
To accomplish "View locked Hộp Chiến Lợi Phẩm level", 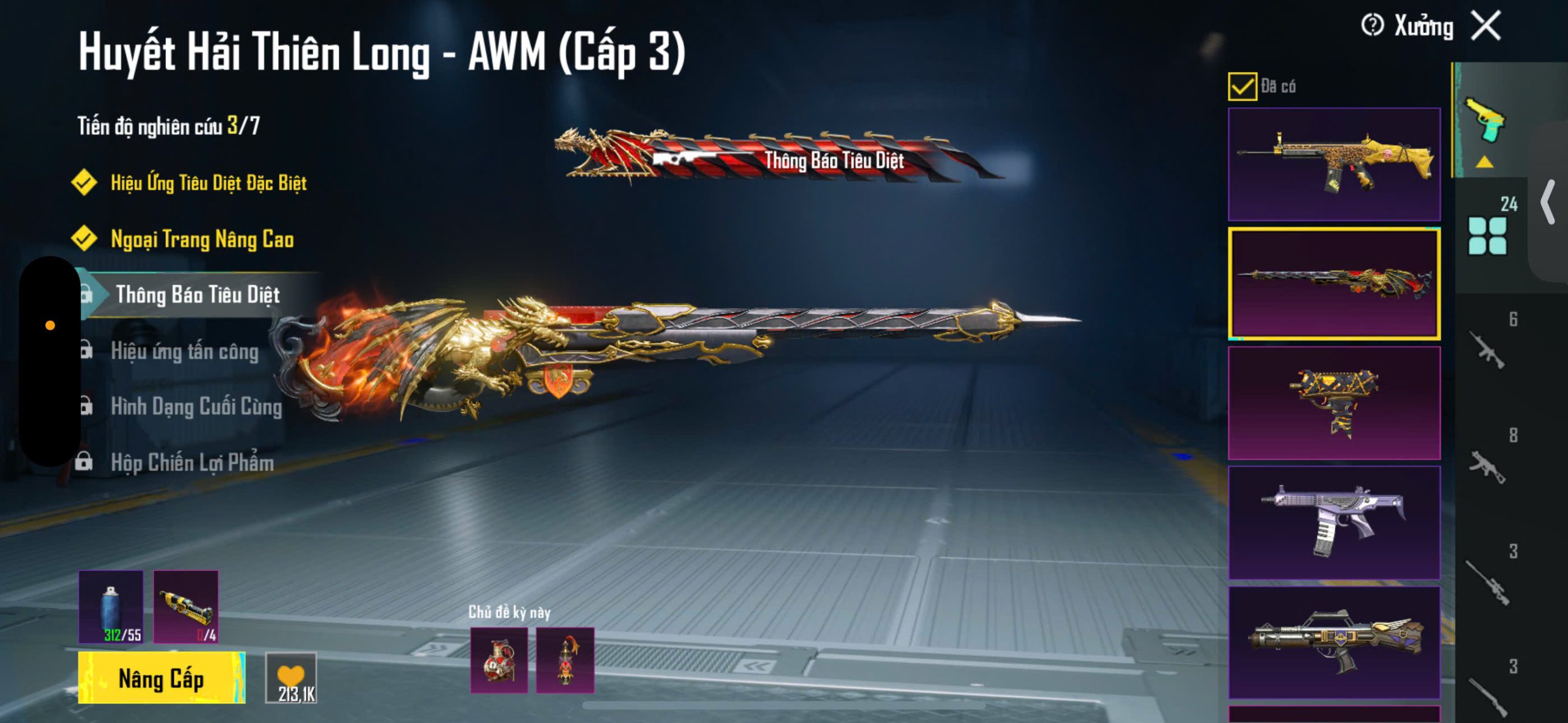I will pyautogui.click(x=192, y=462).
